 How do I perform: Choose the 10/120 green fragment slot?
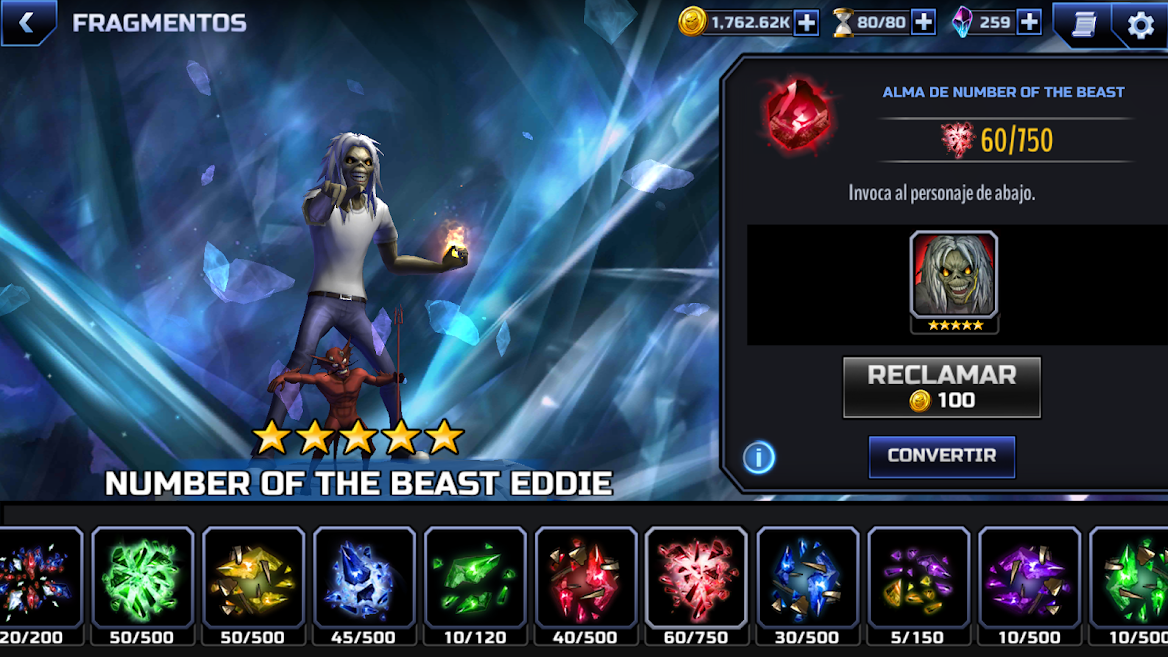(475, 578)
